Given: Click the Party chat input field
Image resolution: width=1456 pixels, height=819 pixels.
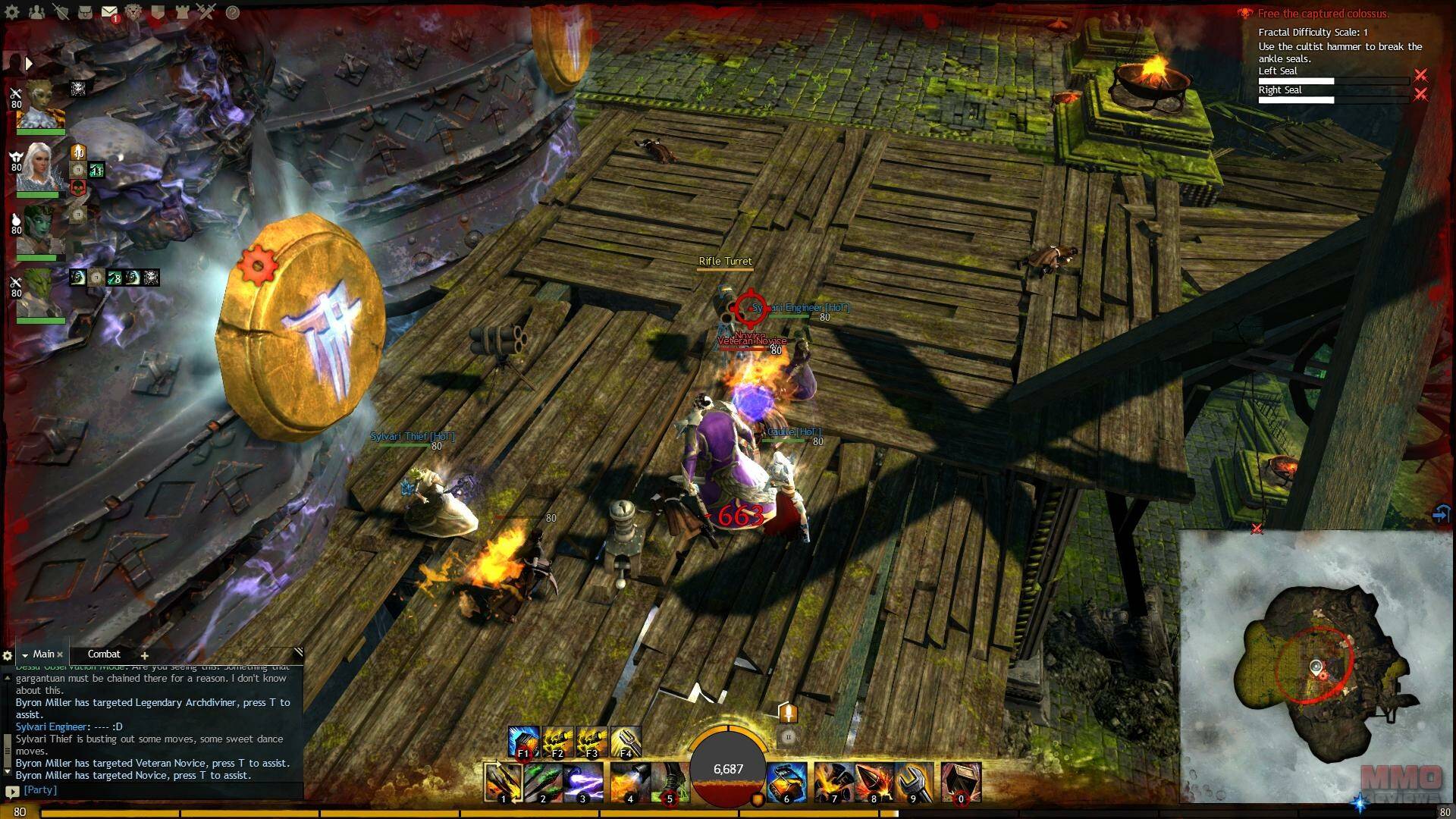Looking at the screenshot, I should [152, 790].
